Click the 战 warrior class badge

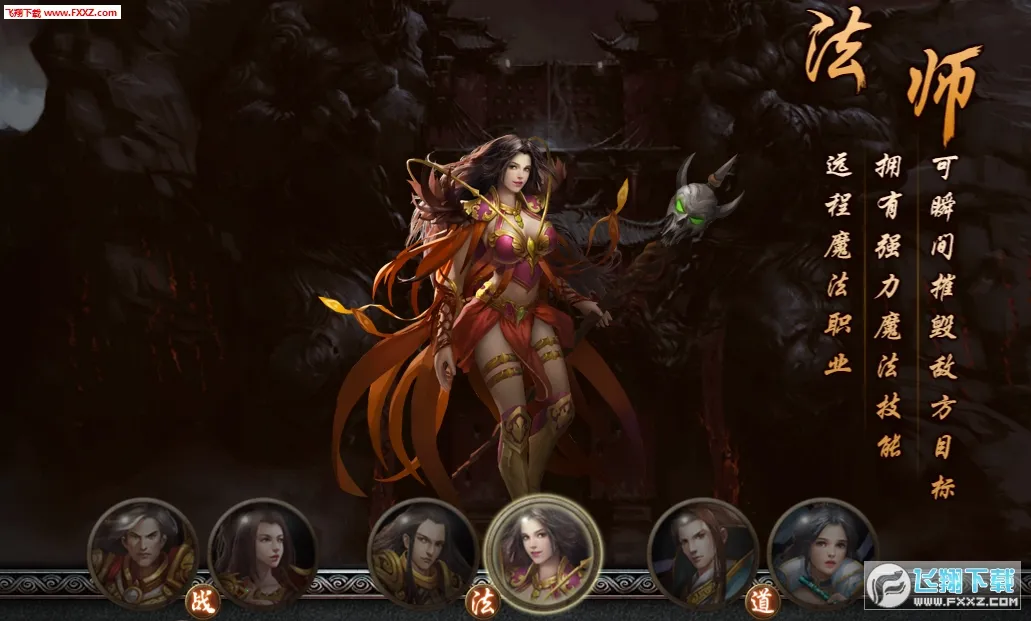point(202,602)
